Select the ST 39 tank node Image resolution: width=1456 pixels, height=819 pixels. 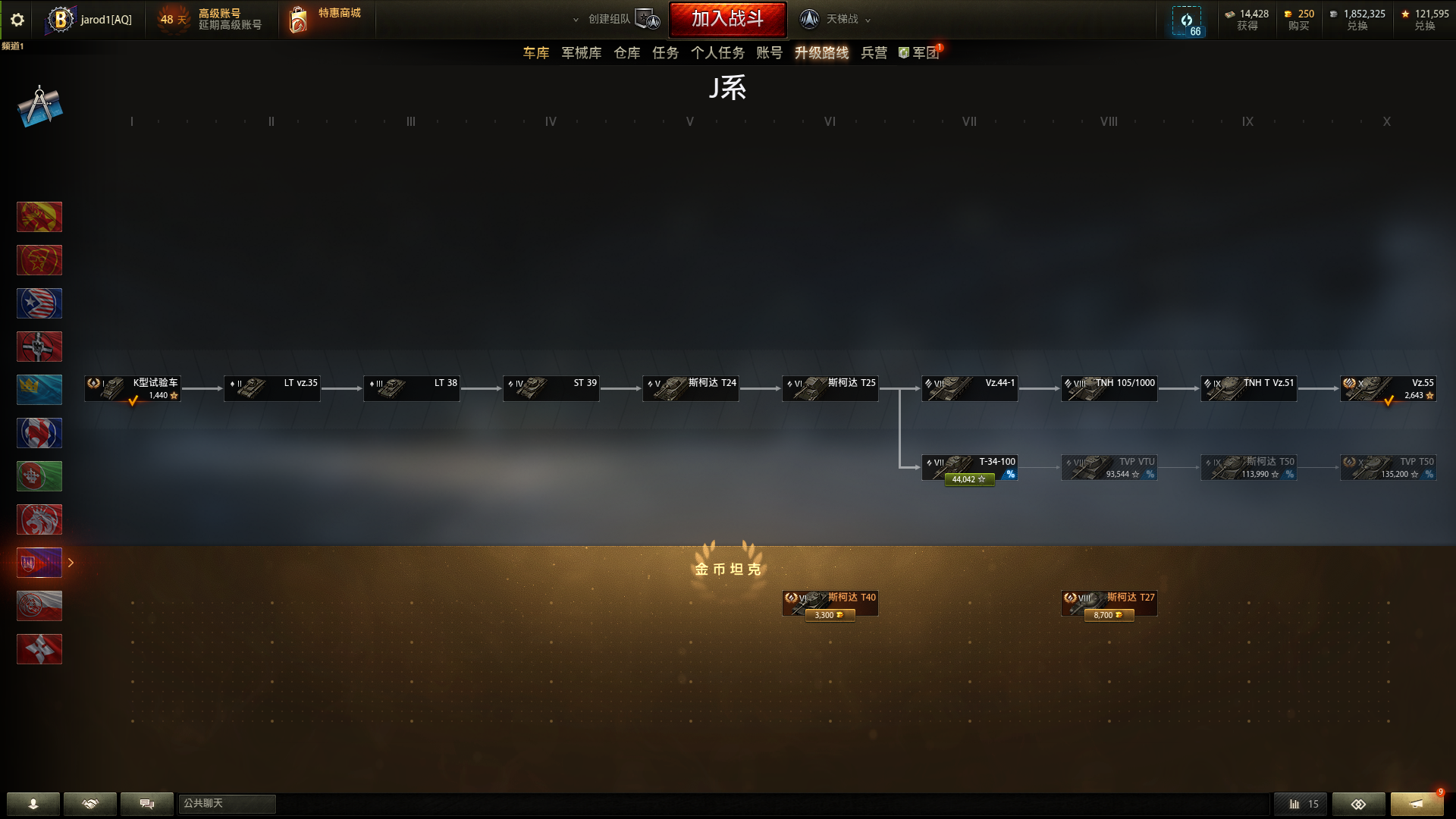tap(551, 388)
